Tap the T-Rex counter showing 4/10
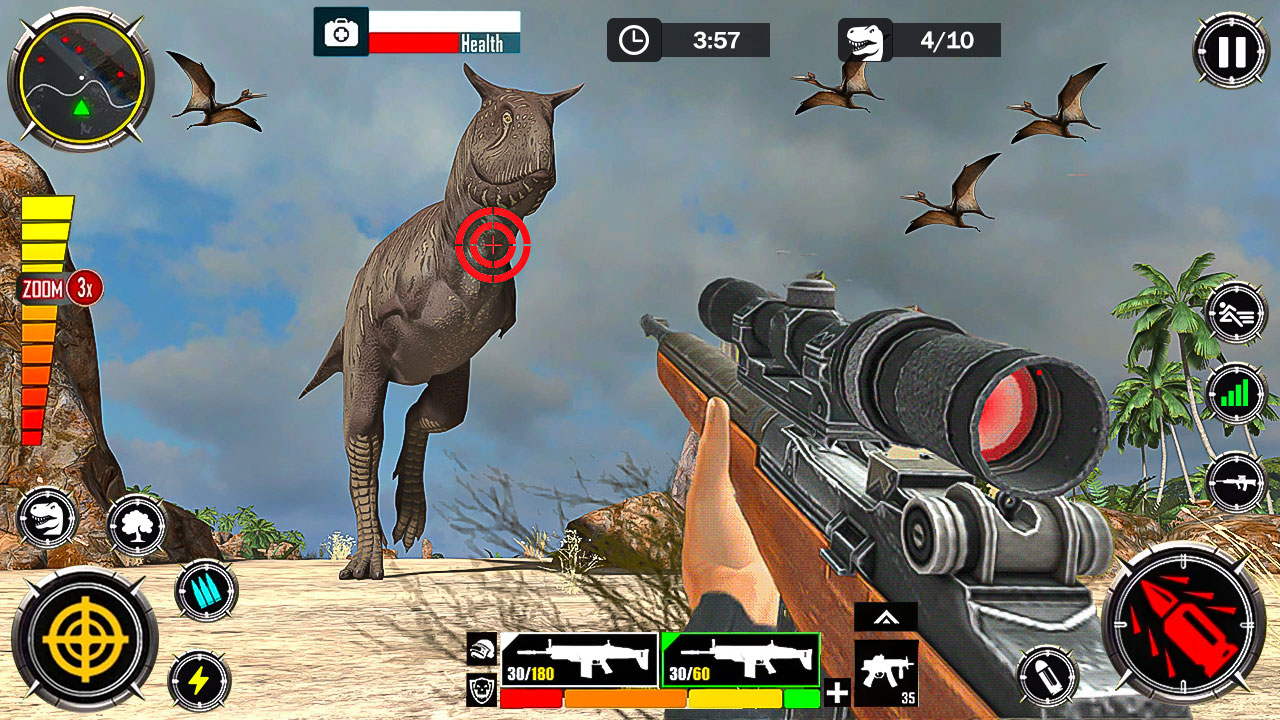Screen dimensions: 1280x720 pyautogui.click(x=915, y=40)
